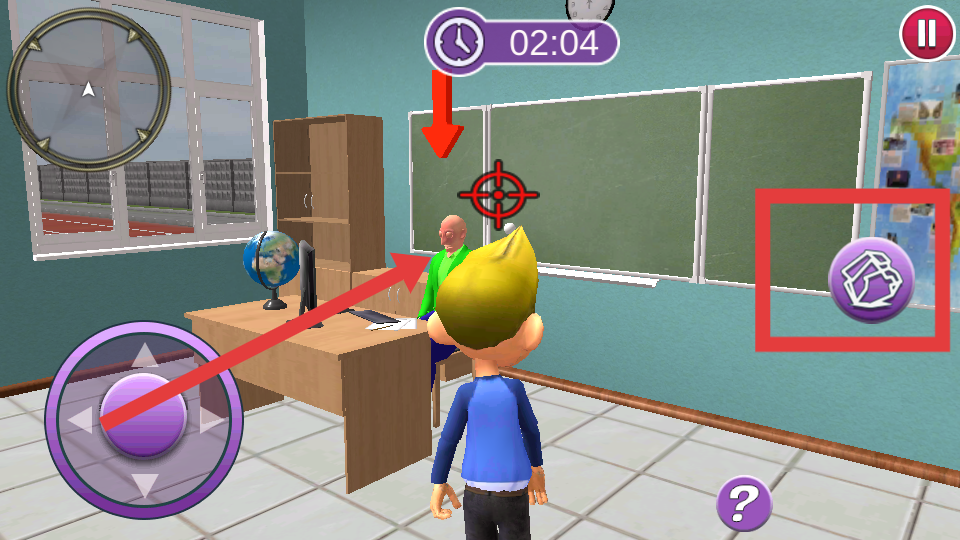Pause the game with the red button
Image resolution: width=960 pixels, height=540 pixels.
927,34
